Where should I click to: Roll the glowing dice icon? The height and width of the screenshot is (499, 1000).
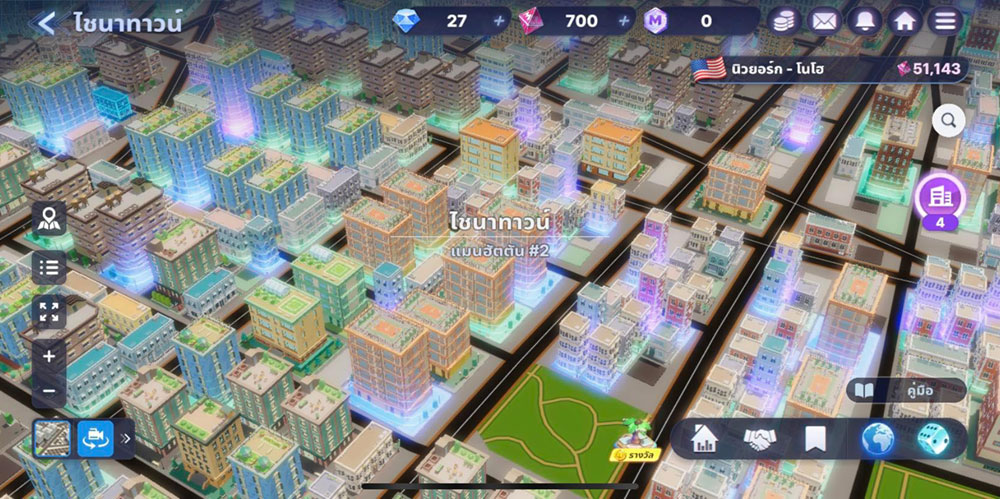click(x=931, y=438)
